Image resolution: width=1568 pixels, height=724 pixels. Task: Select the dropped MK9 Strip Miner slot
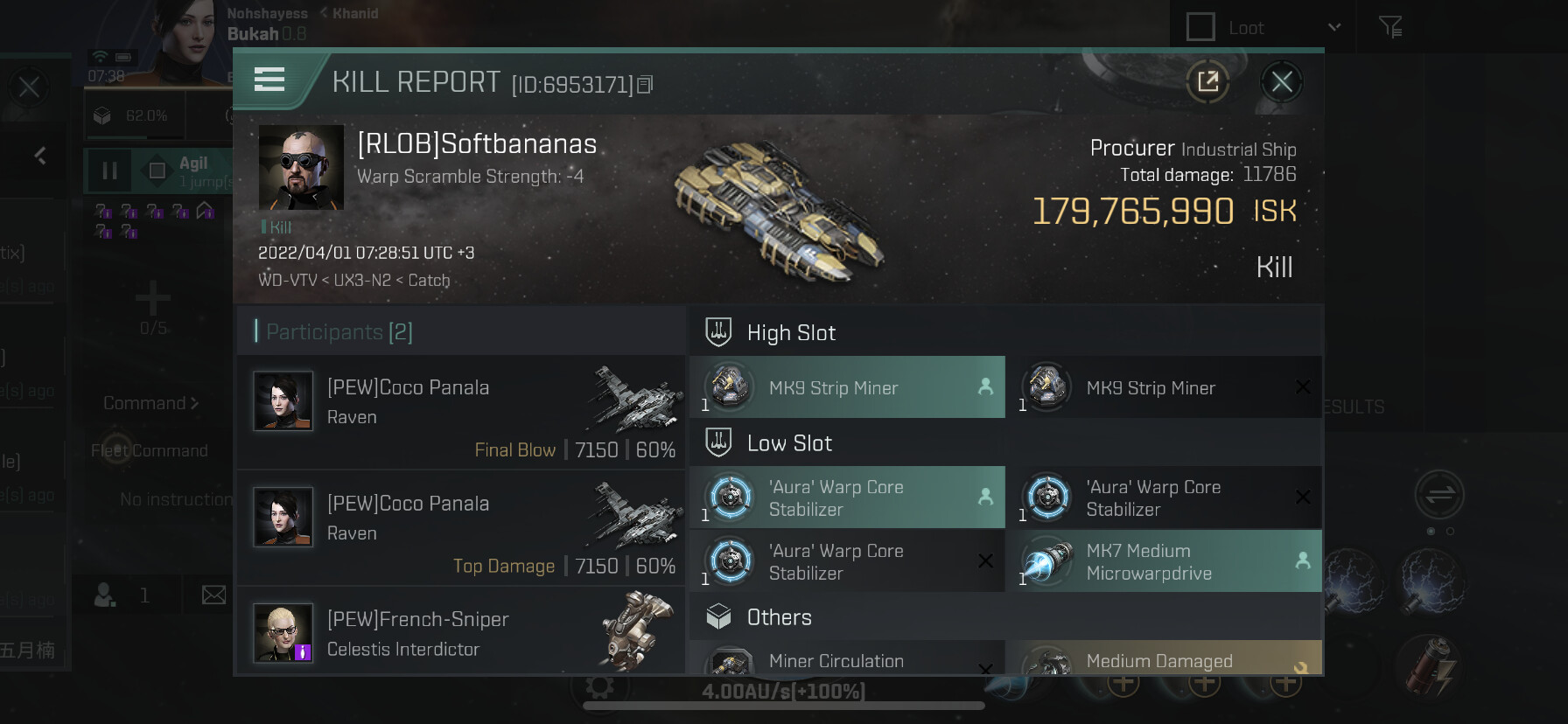pyautogui.click(x=847, y=387)
